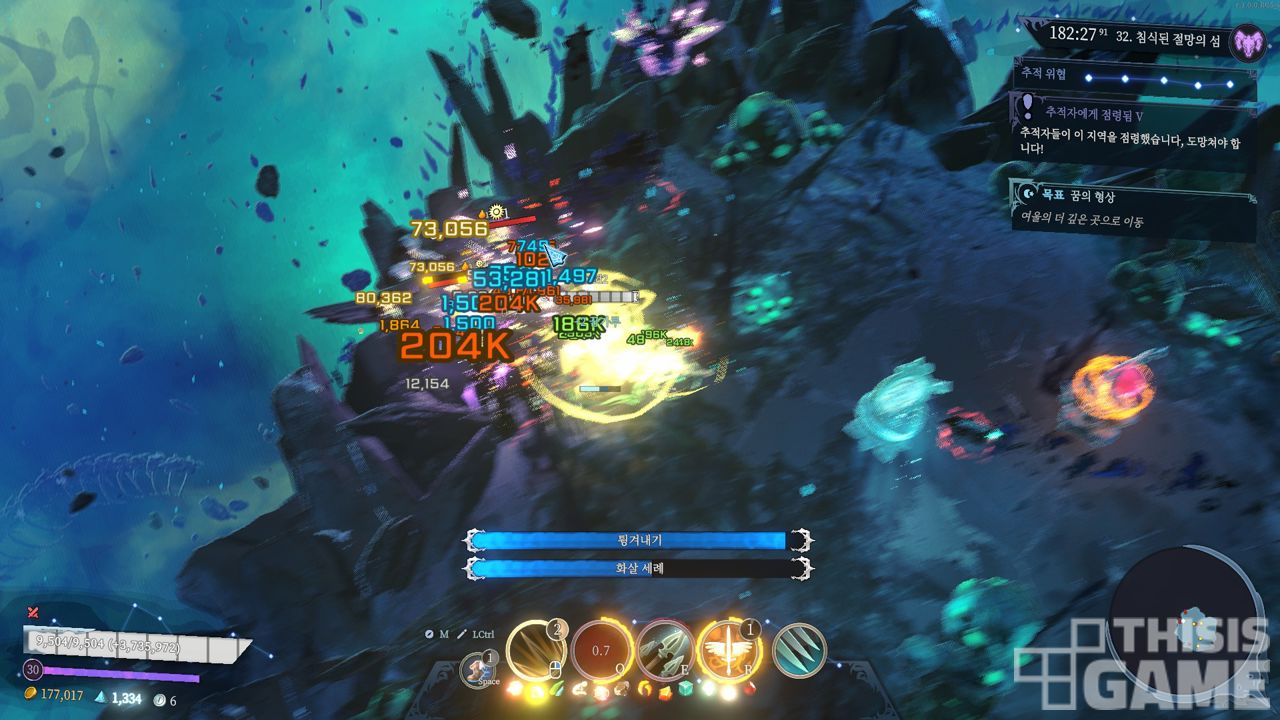Click the purple ram skull emblem
Image resolution: width=1280 pixels, height=720 pixels.
click(1246, 43)
